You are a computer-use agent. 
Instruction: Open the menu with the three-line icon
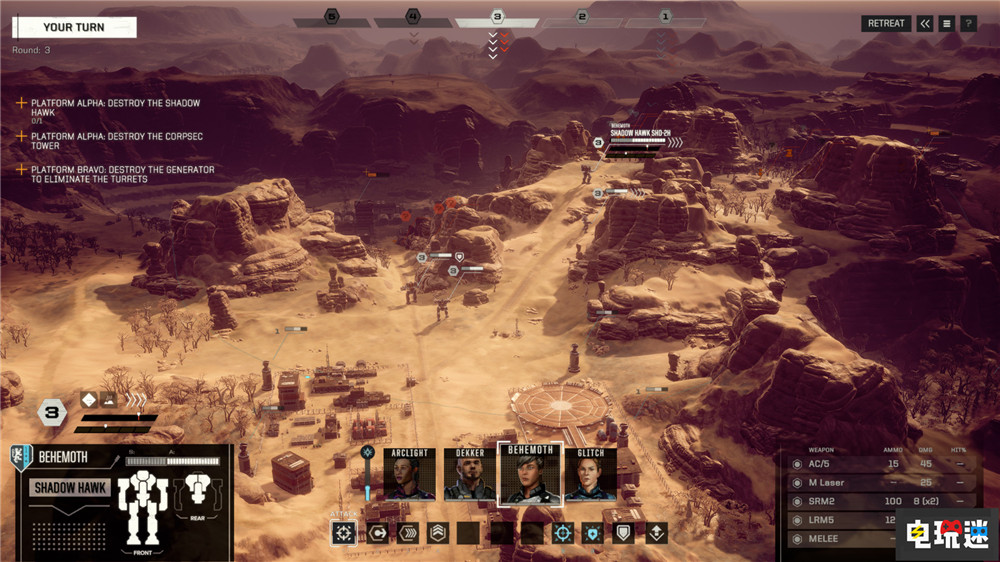pyautogui.click(x=947, y=23)
